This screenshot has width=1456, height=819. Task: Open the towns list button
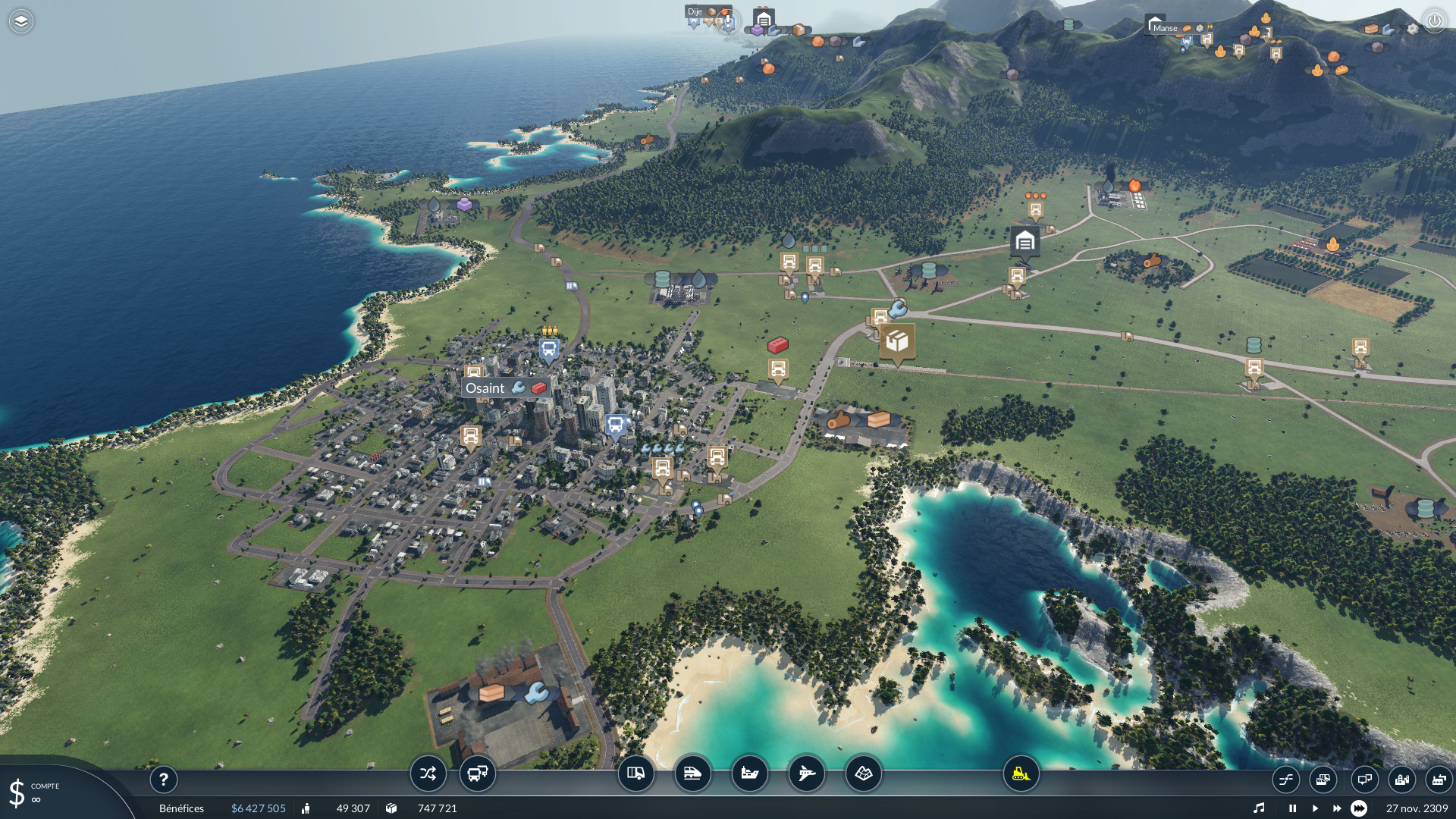pyautogui.click(x=1402, y=779)
